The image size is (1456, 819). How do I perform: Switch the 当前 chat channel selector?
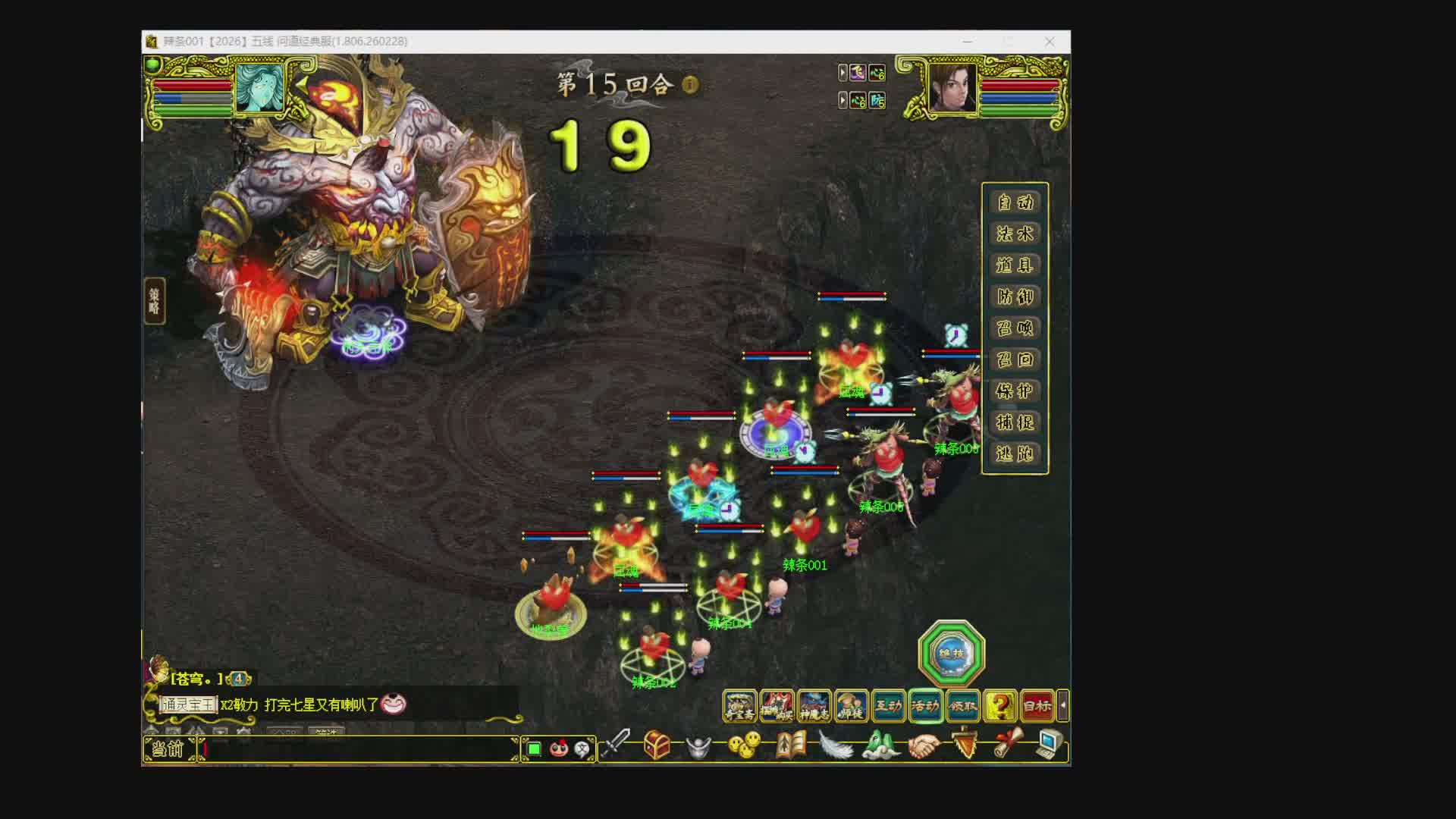pyautogui.click(x=168, y=749)
